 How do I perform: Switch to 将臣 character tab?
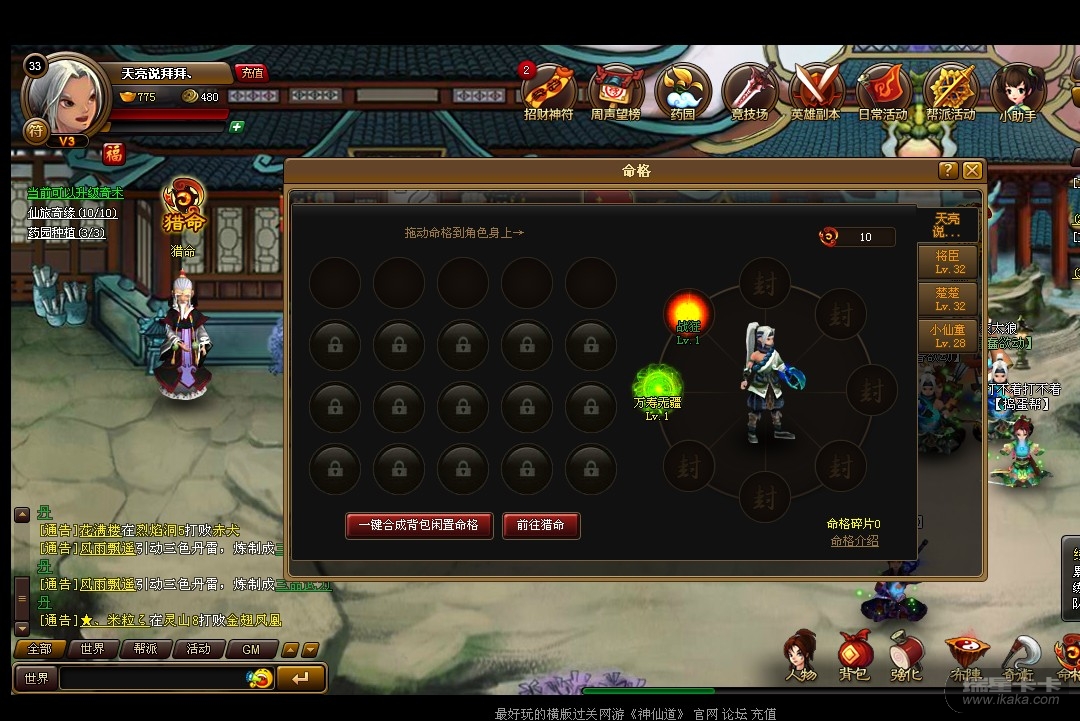pos(949,262)
